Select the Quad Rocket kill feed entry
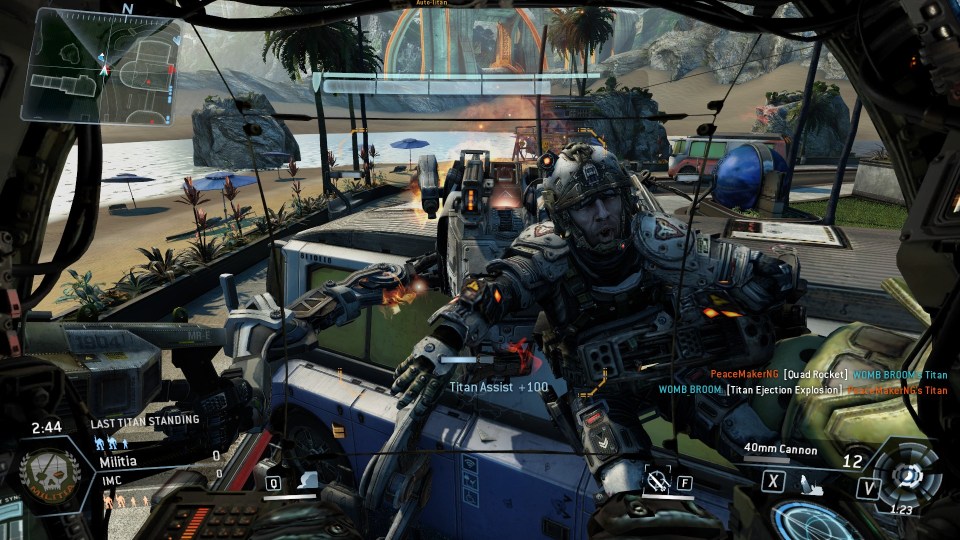 830,374
